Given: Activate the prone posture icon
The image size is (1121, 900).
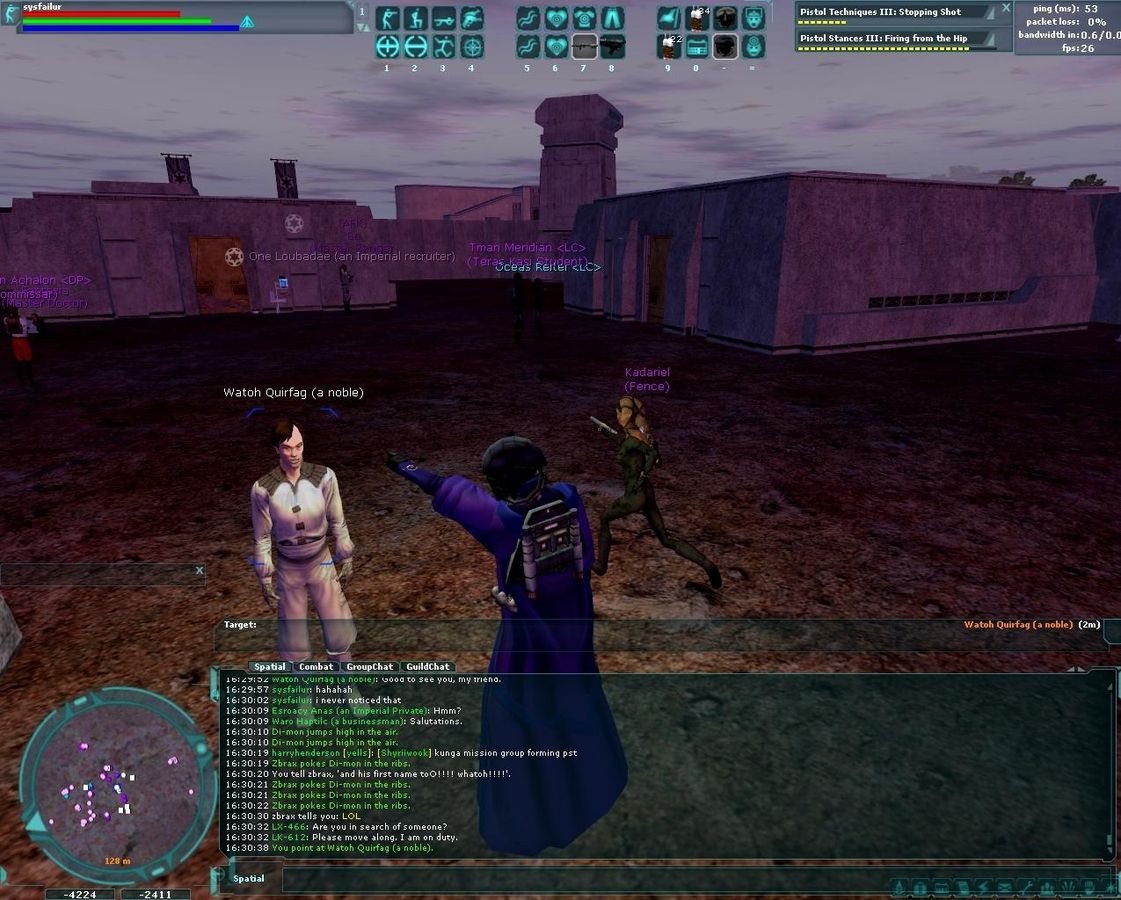Looking at the screenshot, I should [443, 18].
